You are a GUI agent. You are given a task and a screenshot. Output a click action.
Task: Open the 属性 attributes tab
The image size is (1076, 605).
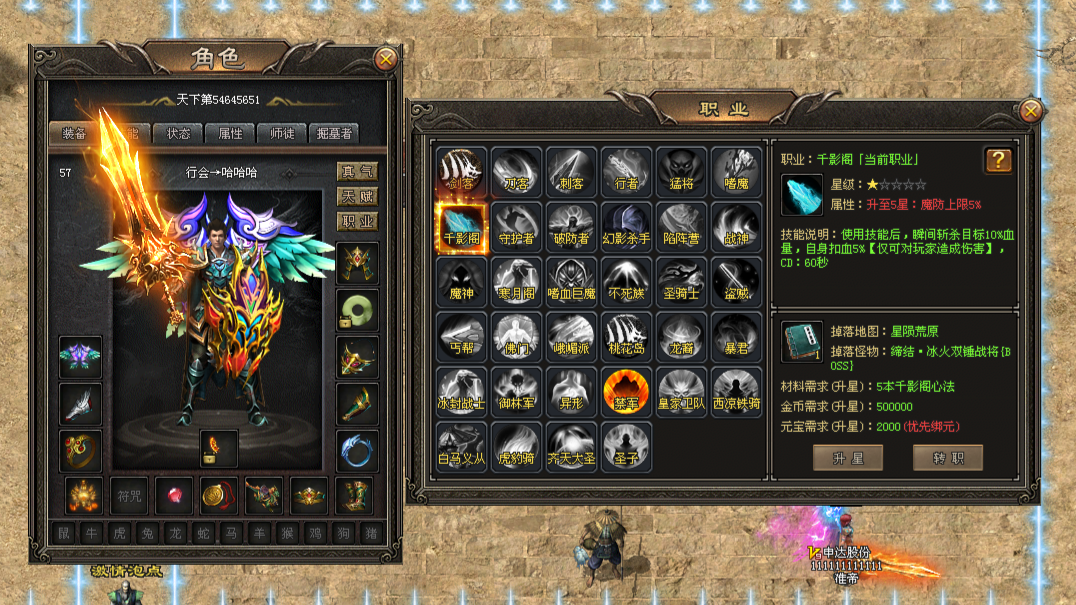230,133
